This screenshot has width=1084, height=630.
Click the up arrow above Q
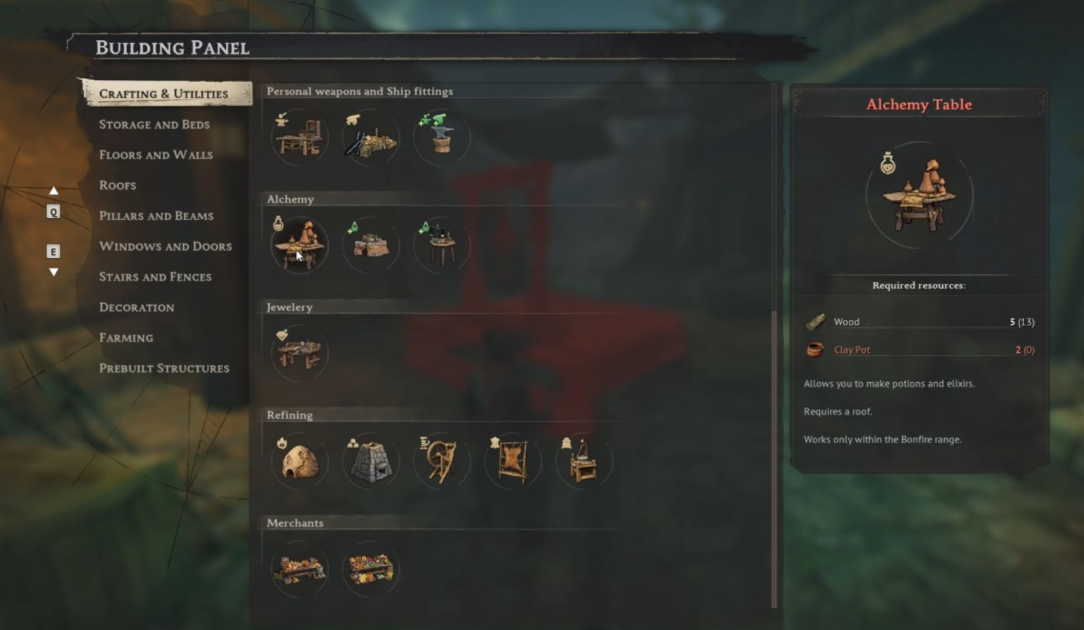tap(54, 191)
